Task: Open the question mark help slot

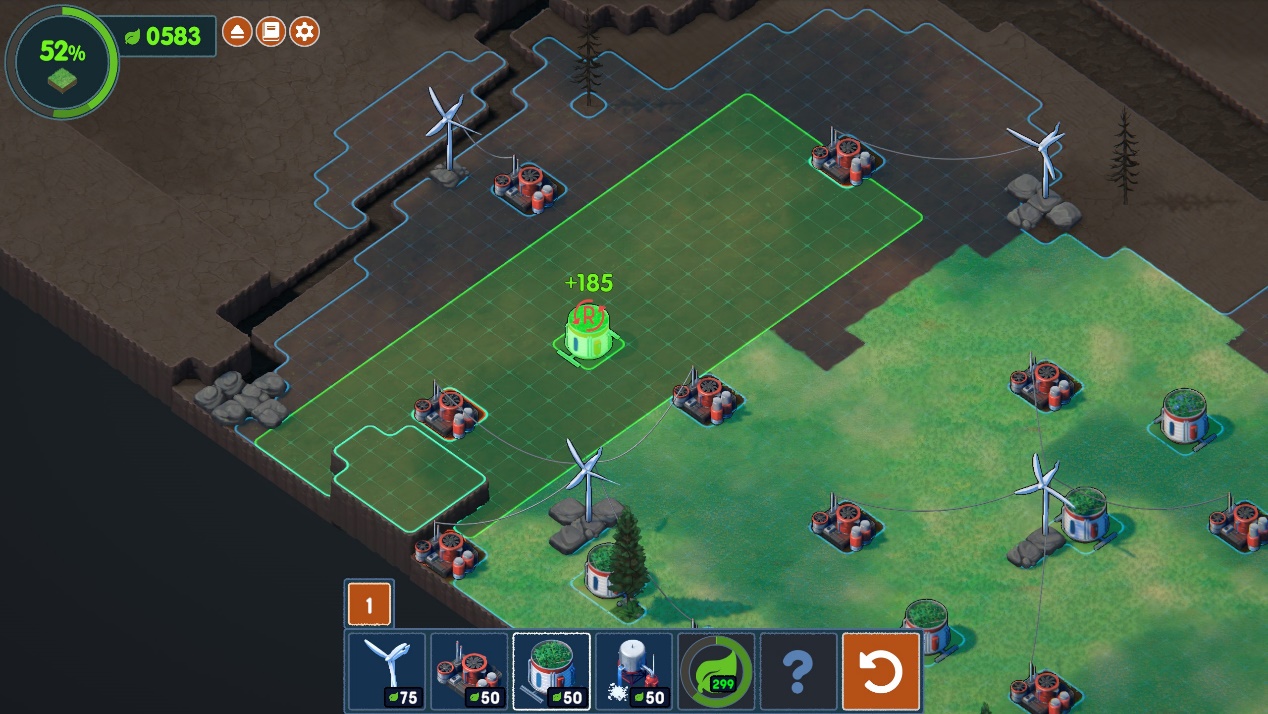Action: (798, 671)
